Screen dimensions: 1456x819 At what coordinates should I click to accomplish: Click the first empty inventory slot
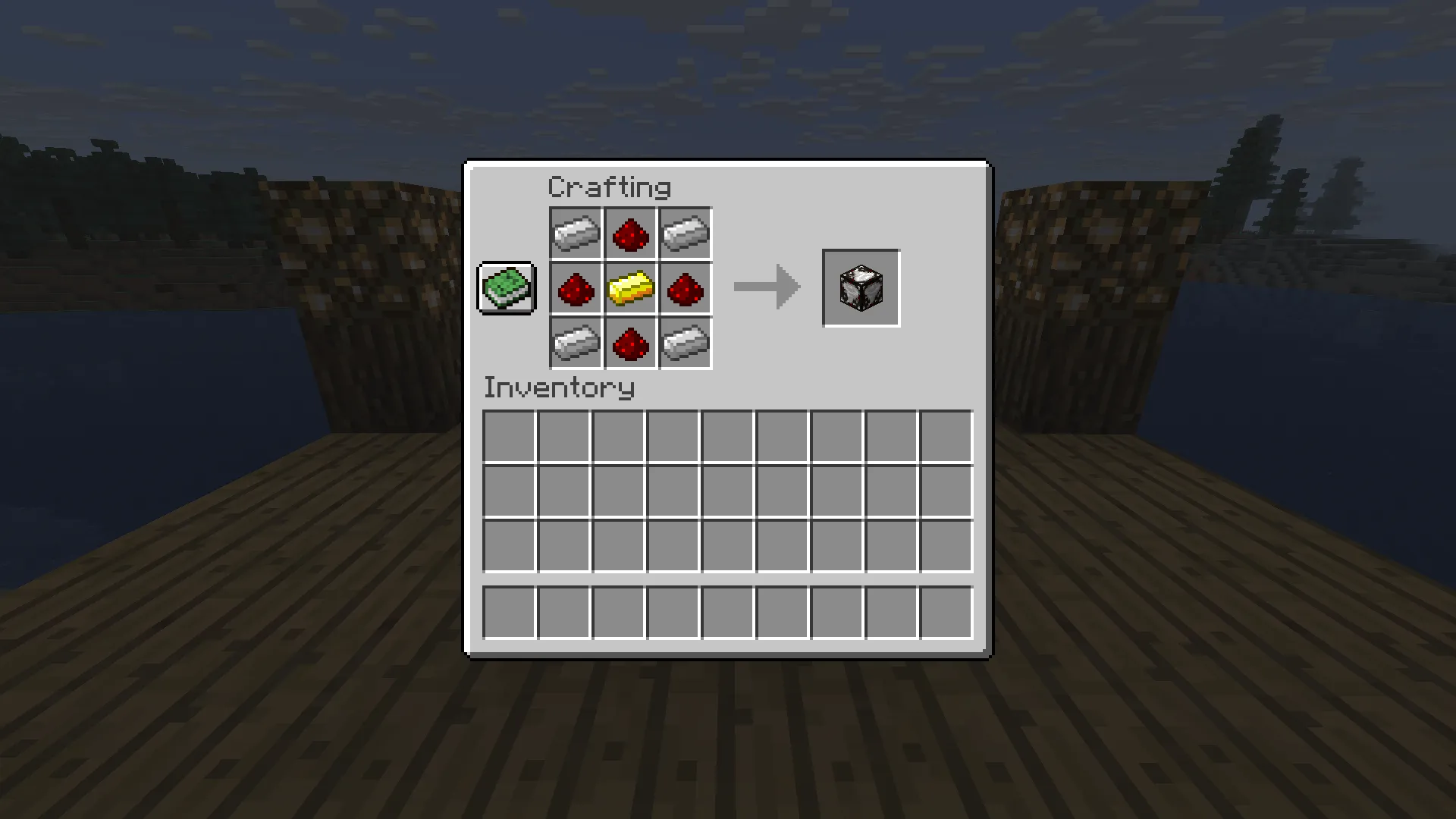[x=507, y=435]
